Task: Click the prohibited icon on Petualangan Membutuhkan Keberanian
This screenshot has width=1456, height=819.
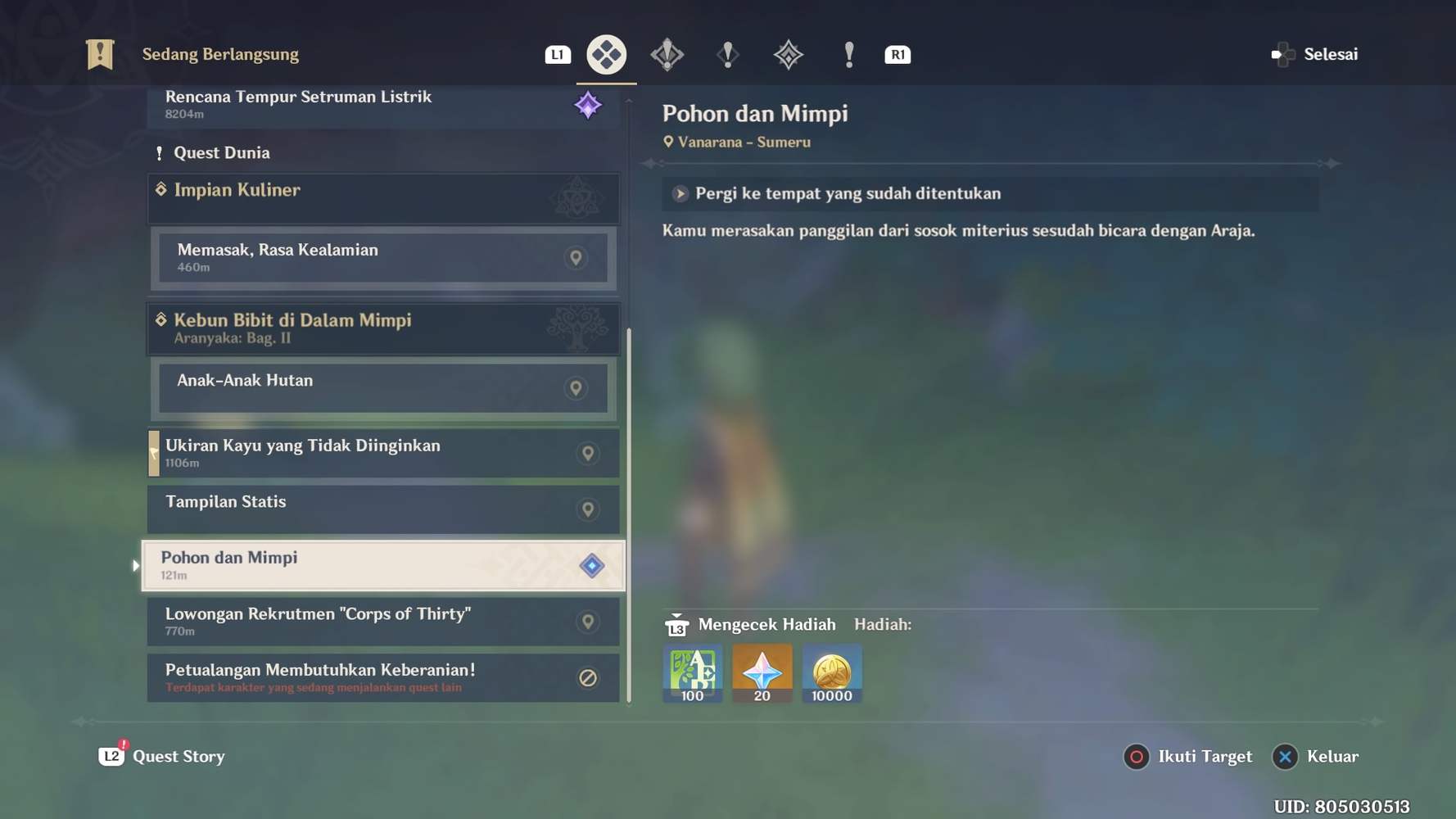Action: pyautogui.click(x=586, y=677)
